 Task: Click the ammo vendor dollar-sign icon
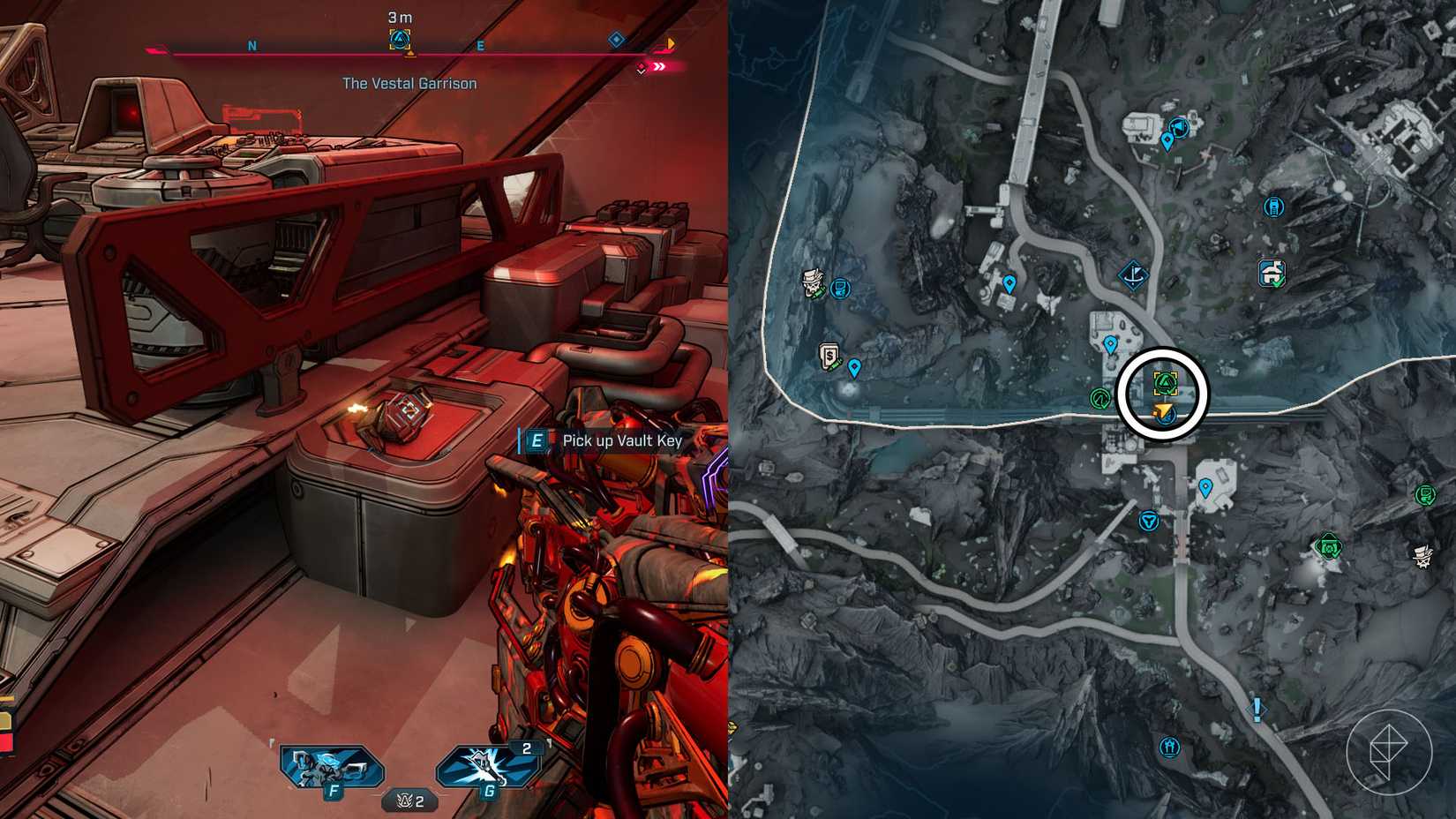click(828, 354)
